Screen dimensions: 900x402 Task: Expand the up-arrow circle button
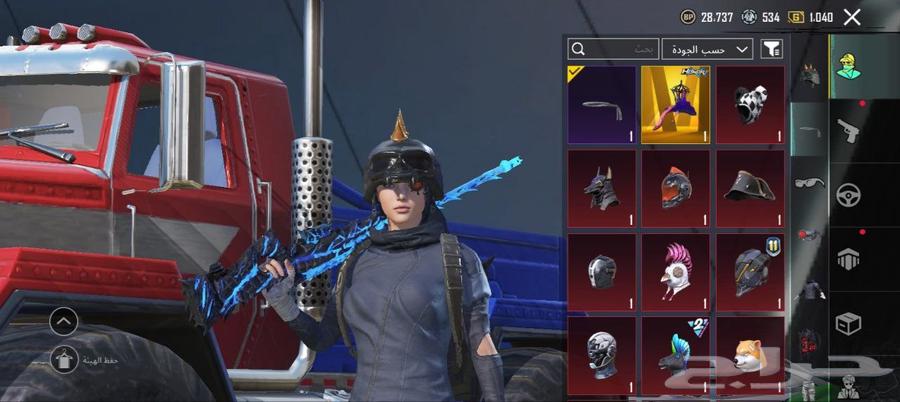[x=63, y=321]
